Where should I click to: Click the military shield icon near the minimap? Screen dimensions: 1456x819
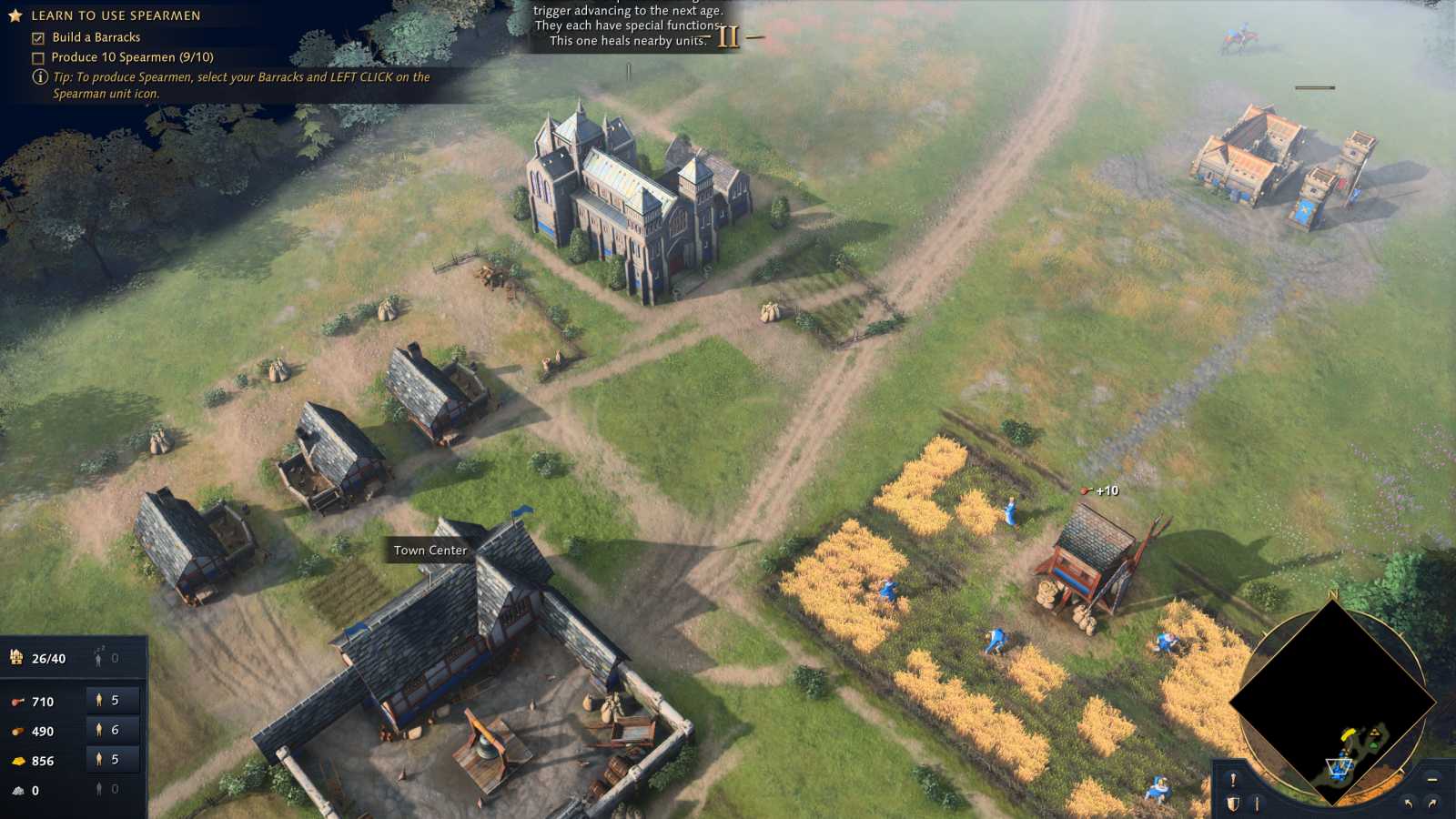coord(1233,803)
